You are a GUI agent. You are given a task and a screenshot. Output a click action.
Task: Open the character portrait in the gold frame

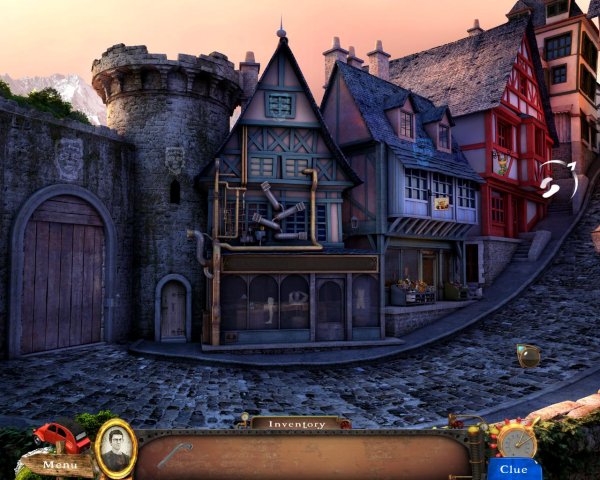[116, 446]
